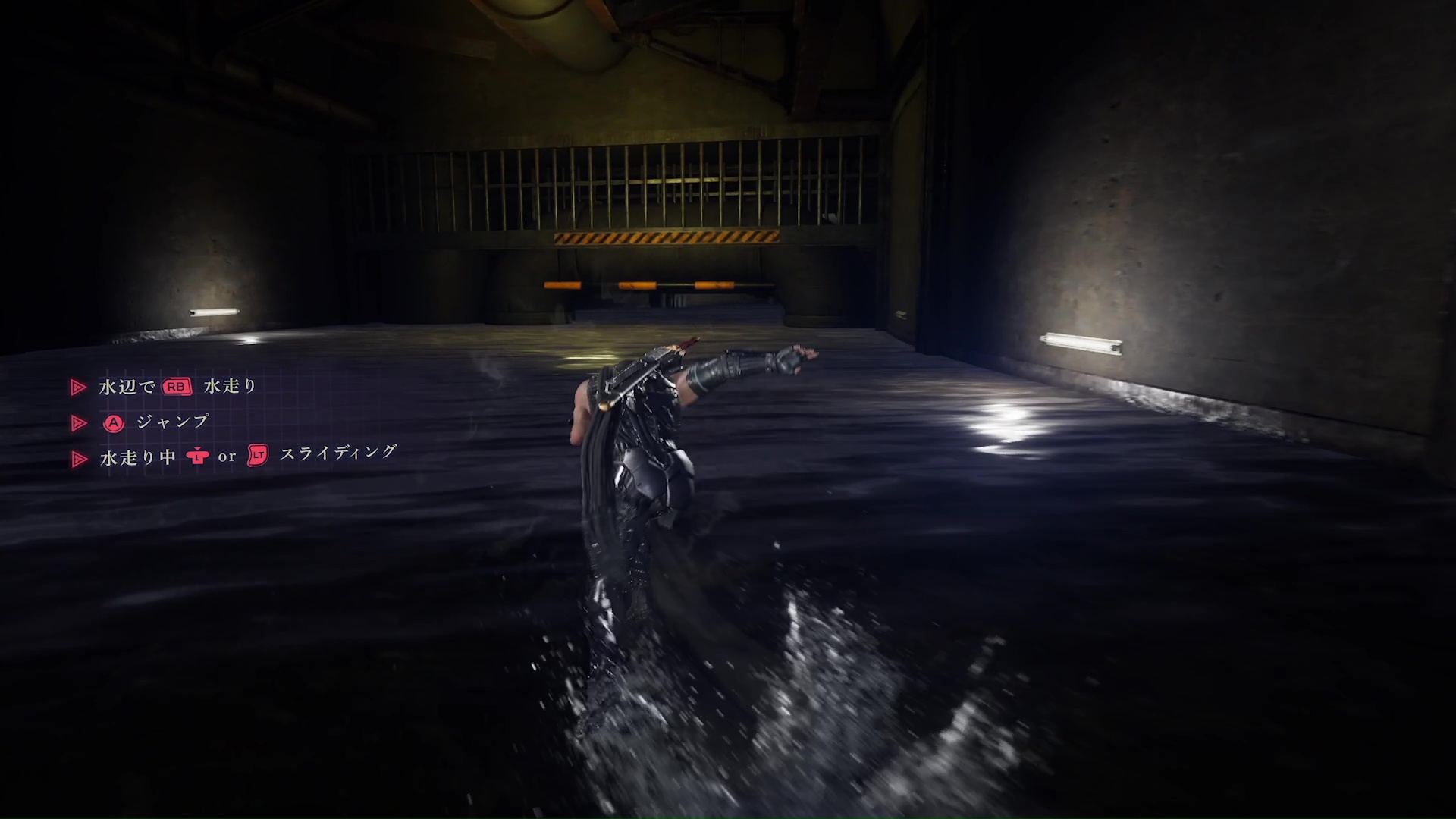Select the 水辺で tutorial text
The height and width of the screenshot is (819, 1456).
[x=126, y=387]
